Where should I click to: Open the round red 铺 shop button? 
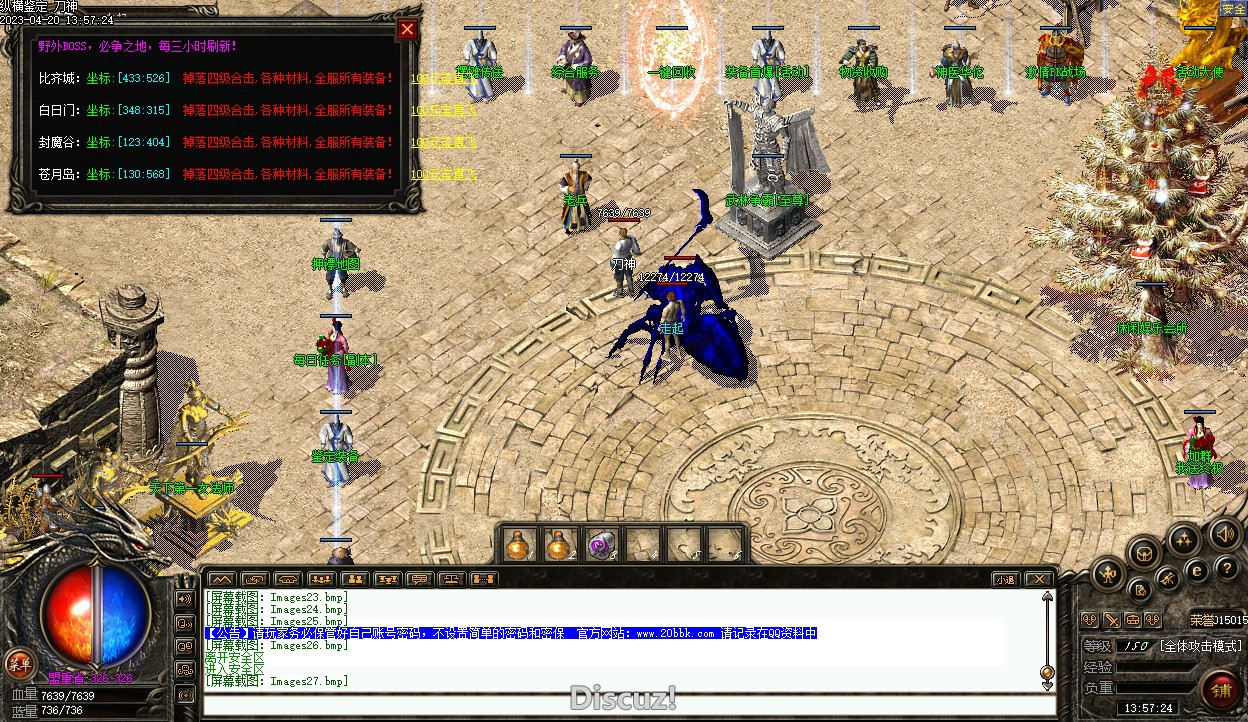click(1221, 691)
